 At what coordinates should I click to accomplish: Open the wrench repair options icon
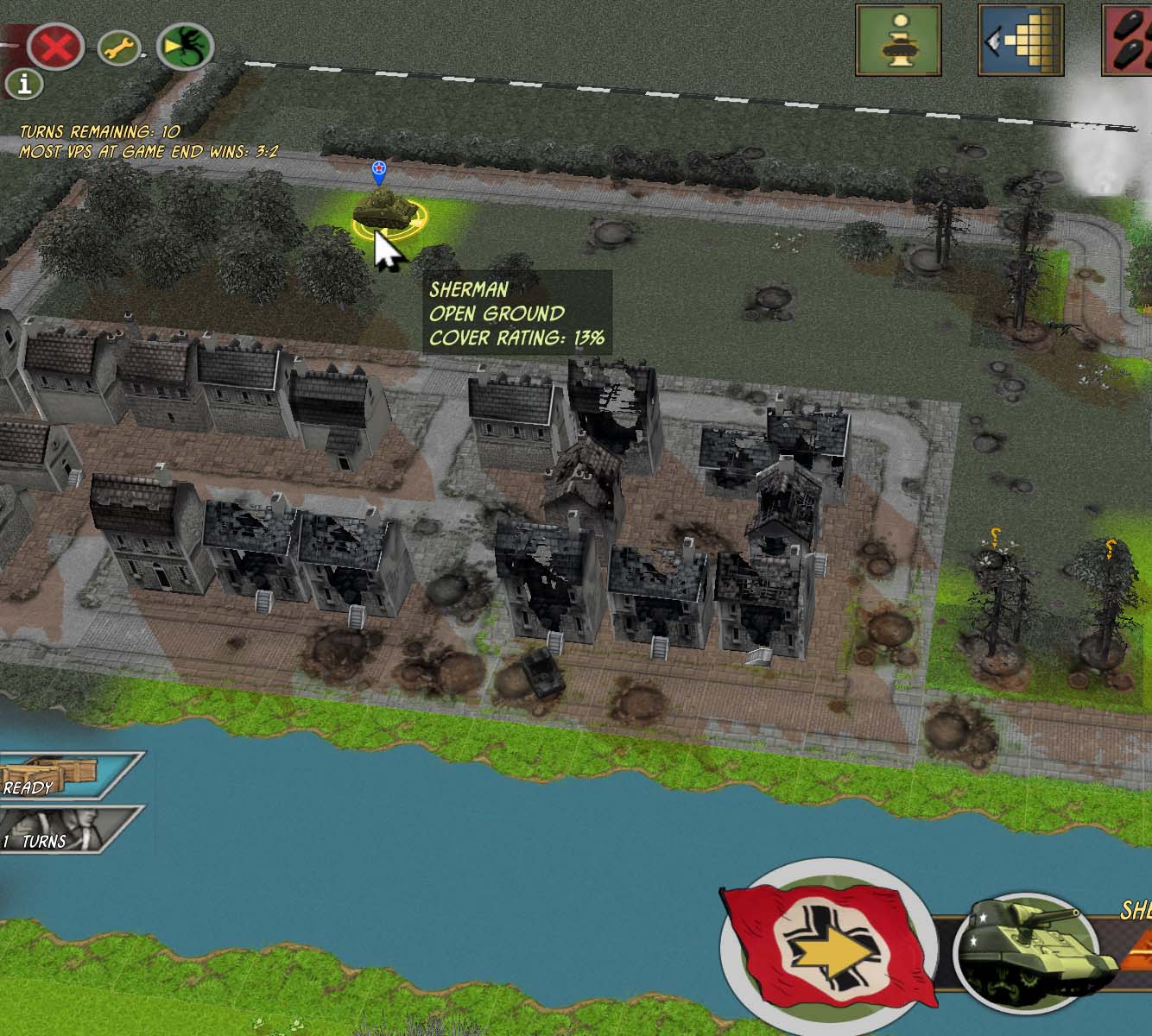click(117, 49)
